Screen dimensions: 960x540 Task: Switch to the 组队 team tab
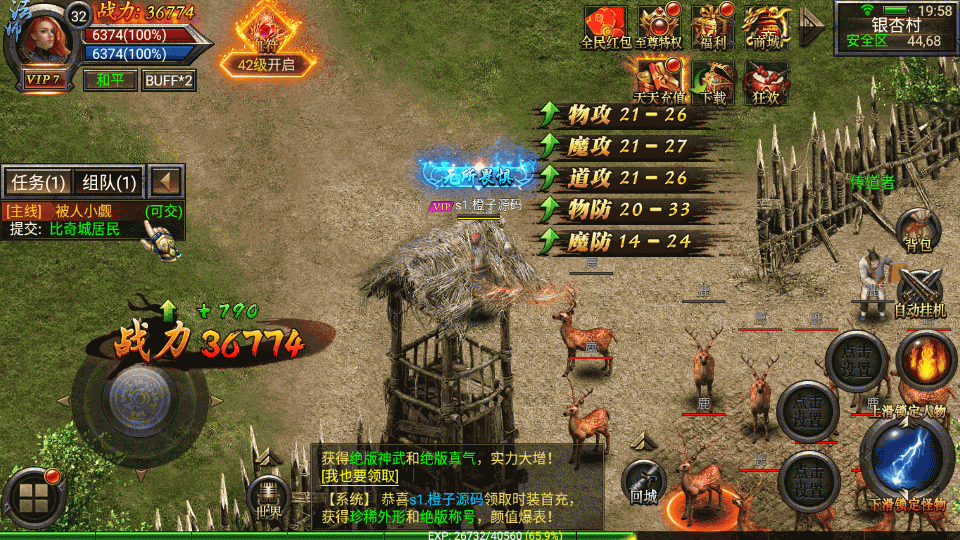pyautogui.click(x=109, y=182)
